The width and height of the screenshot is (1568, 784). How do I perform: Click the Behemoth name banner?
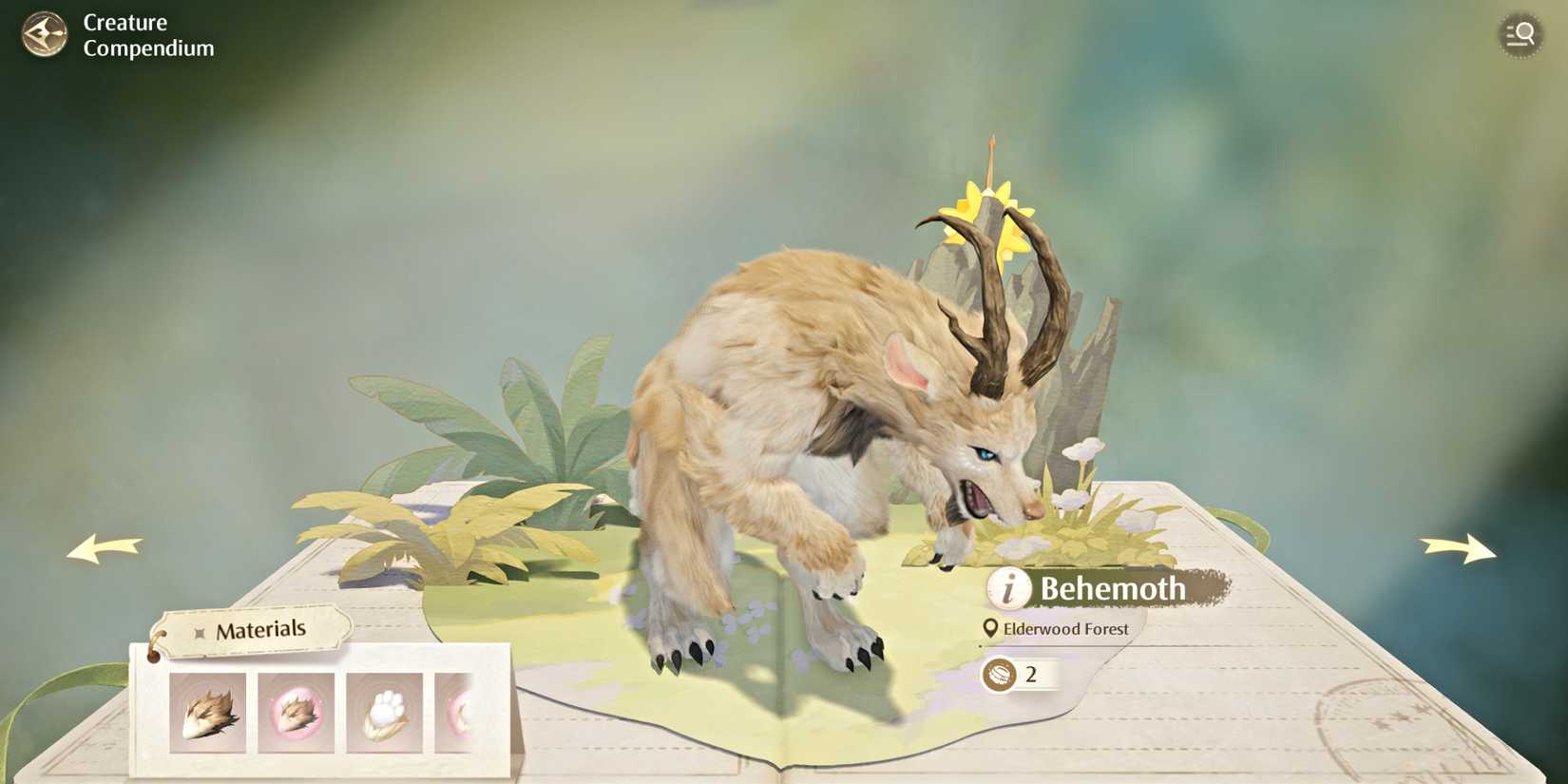pyautogui.click(x=1112, y=589)
